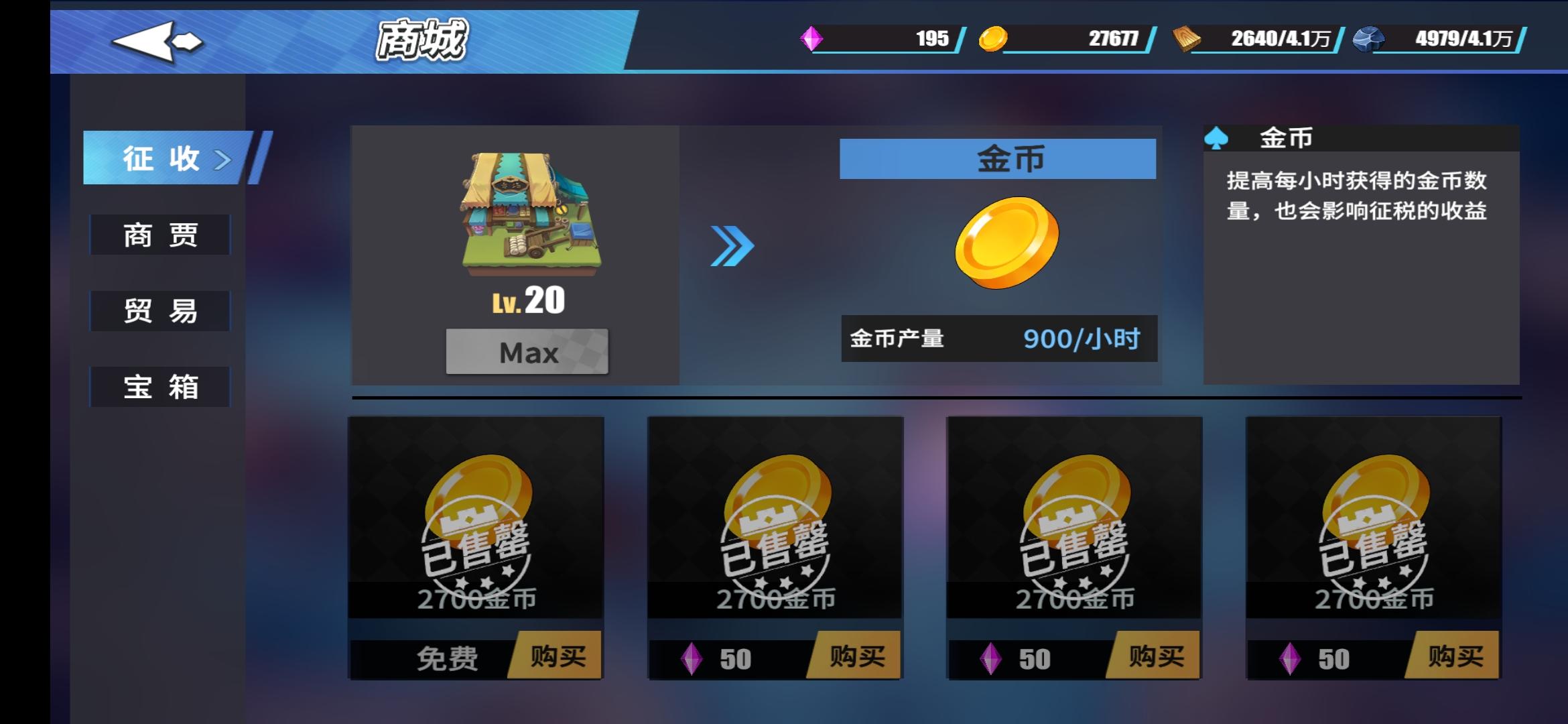Screen dimensions: 1568x724
Task: Click the gold coin currency icon showing 27677
Action: [994, 40]
